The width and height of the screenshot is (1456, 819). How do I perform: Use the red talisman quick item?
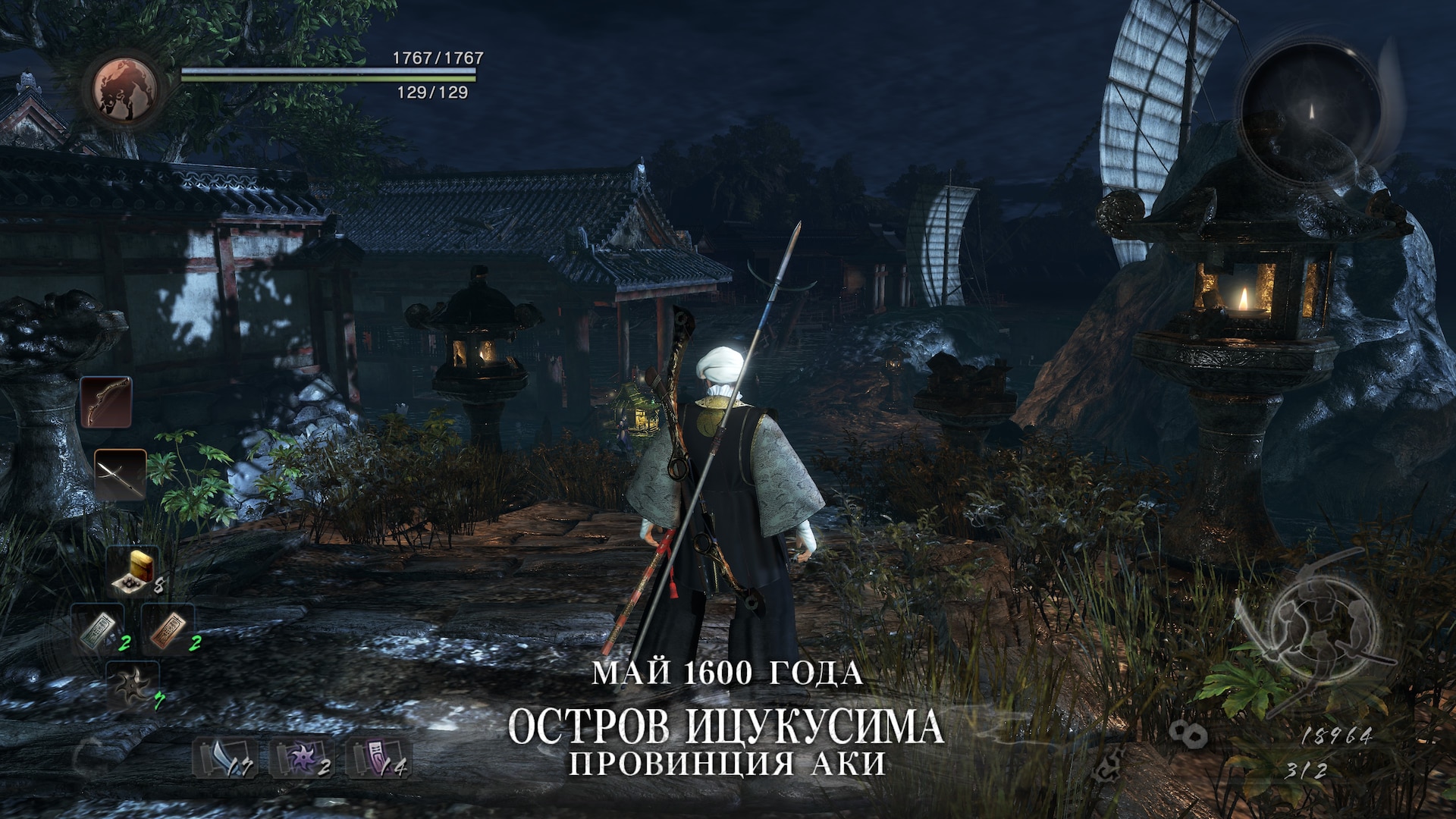168,629
